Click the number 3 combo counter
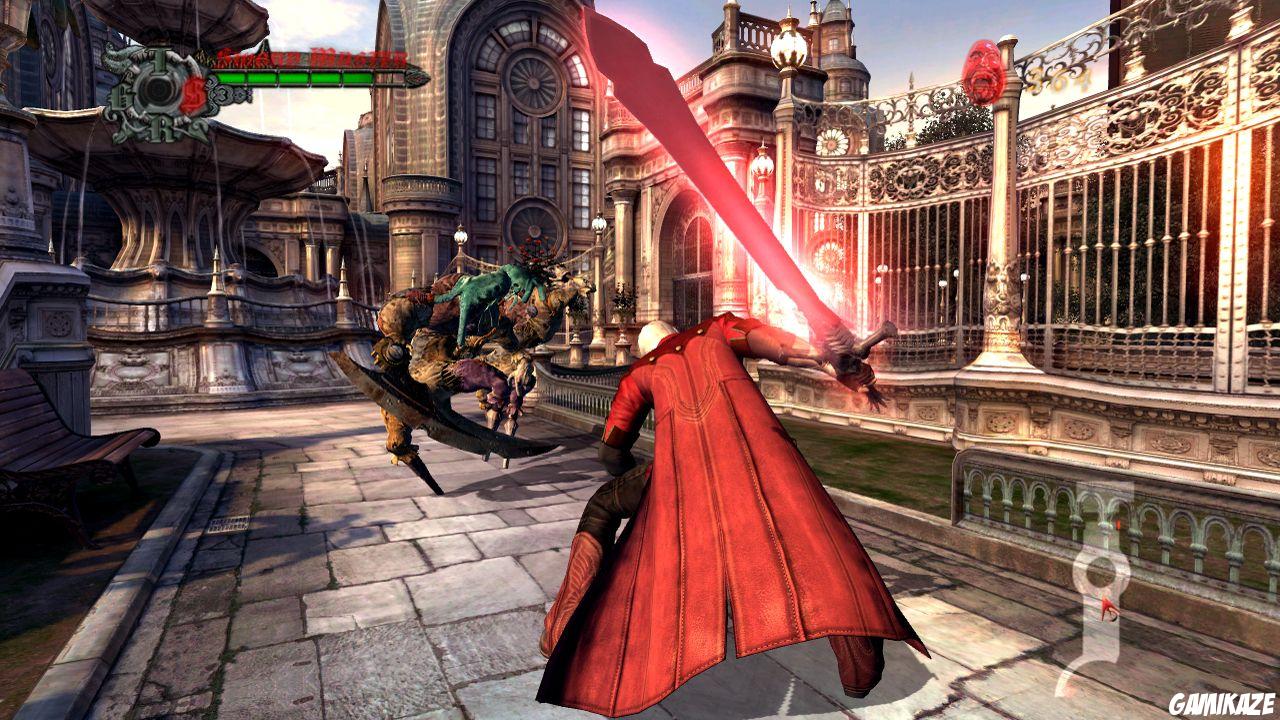The height and width of the screenshot is (720, 1280). [222, 94]
